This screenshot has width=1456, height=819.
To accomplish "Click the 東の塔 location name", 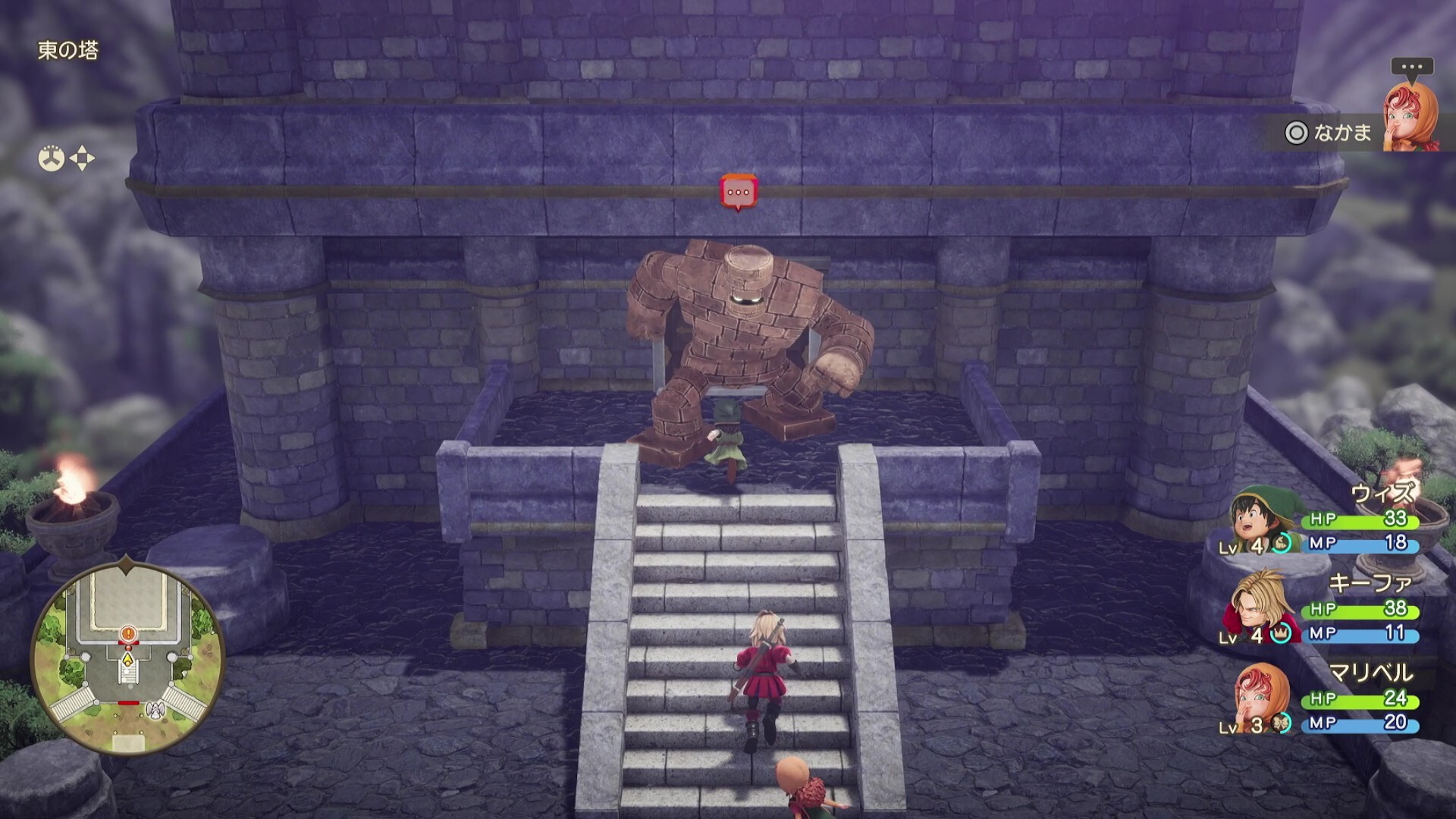I will (68, 51).
